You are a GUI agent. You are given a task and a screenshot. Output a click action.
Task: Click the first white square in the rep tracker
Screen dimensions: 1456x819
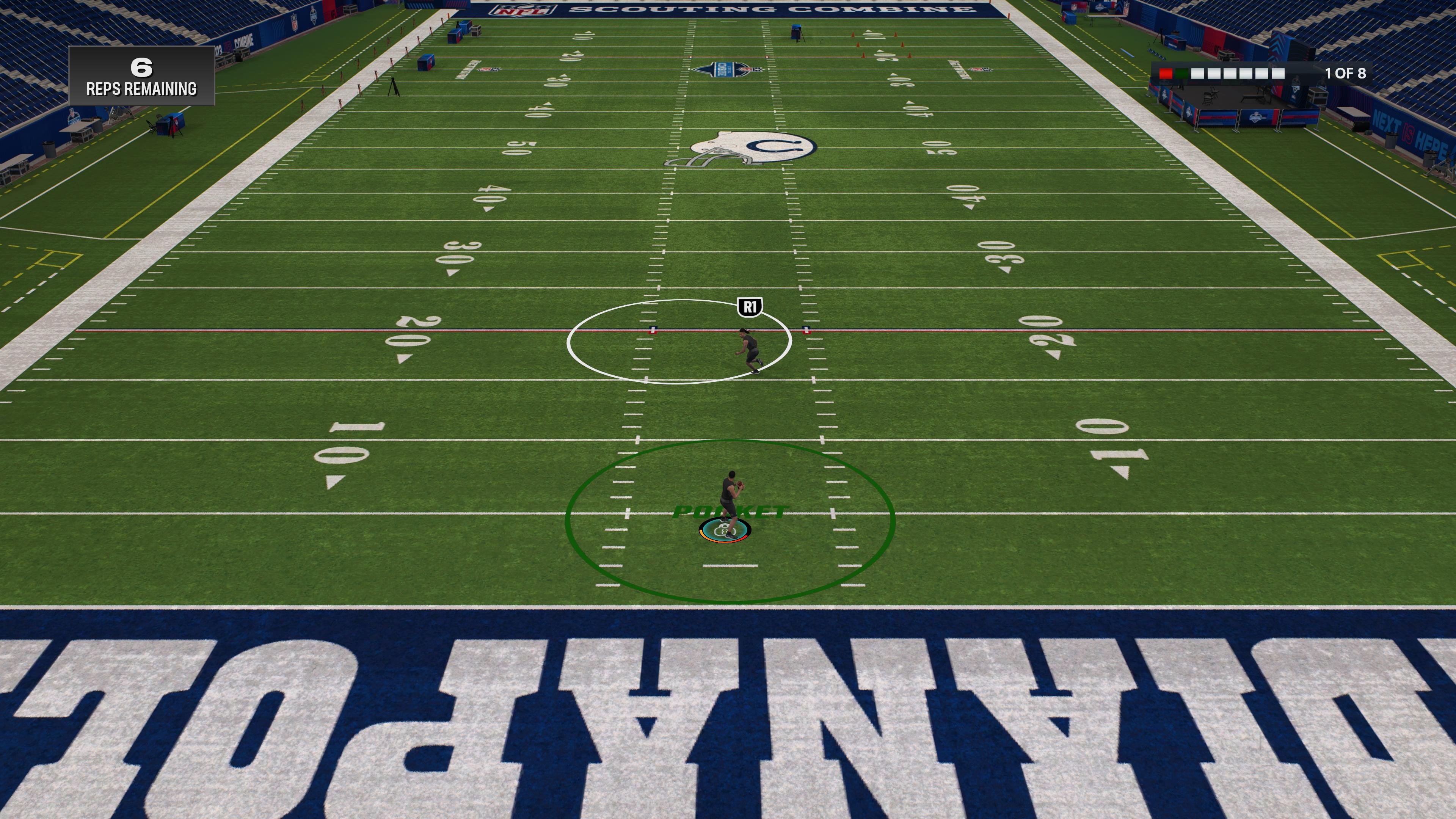coord(1198,74)
